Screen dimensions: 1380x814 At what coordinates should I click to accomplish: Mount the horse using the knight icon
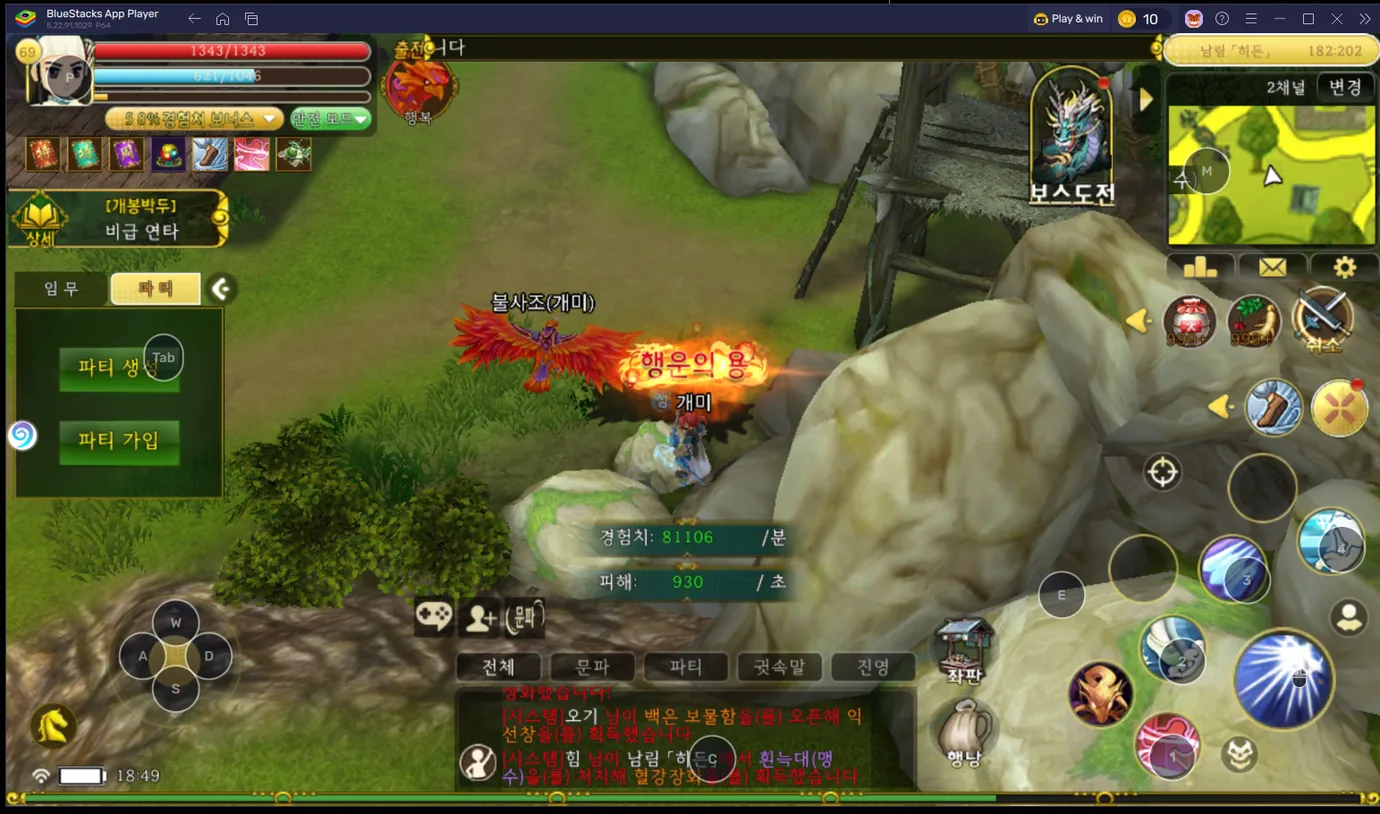tap(54, 726)
